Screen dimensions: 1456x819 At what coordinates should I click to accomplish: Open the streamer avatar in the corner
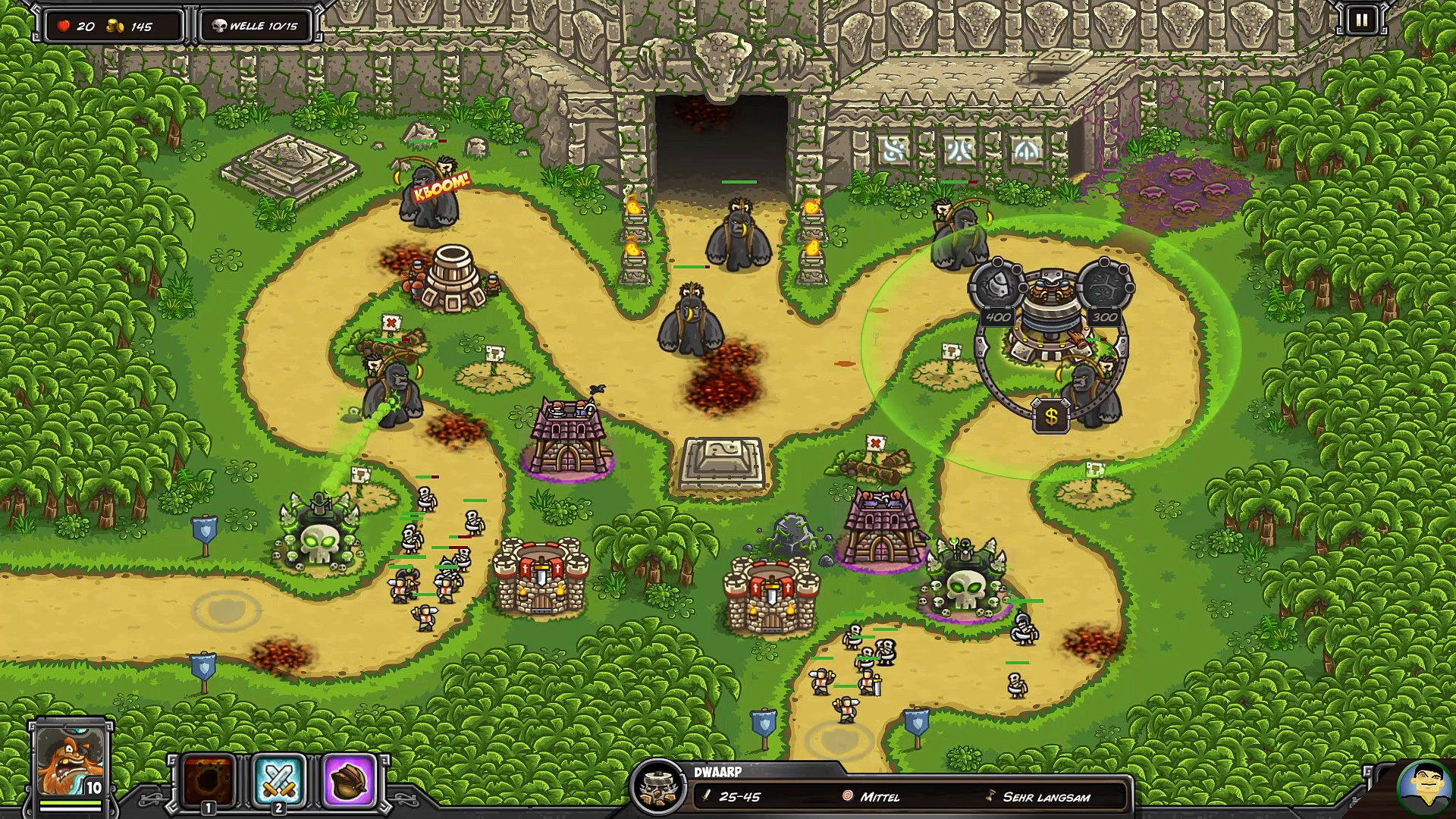(x=1424, y=789)
